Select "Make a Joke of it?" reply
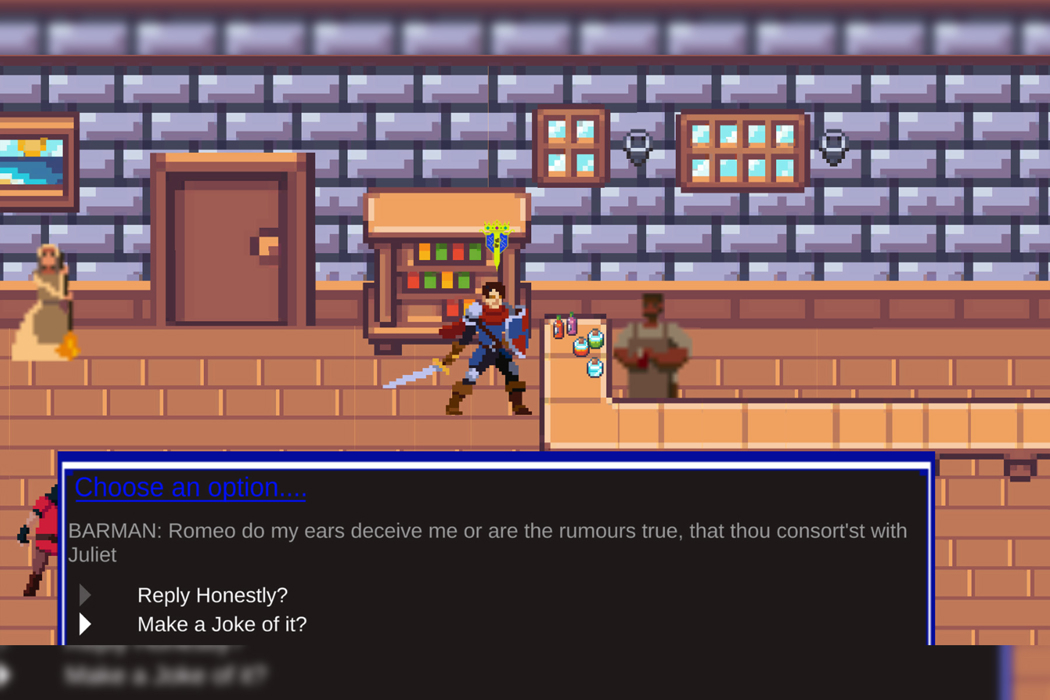This screenshot has height=700, width=1050. point(222,624)
